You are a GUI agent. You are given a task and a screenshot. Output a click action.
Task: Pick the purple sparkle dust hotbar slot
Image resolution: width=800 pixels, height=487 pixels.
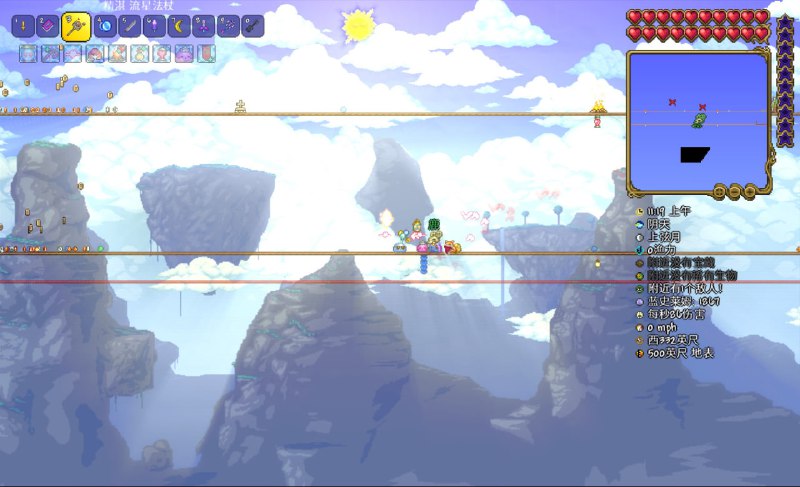229,26
